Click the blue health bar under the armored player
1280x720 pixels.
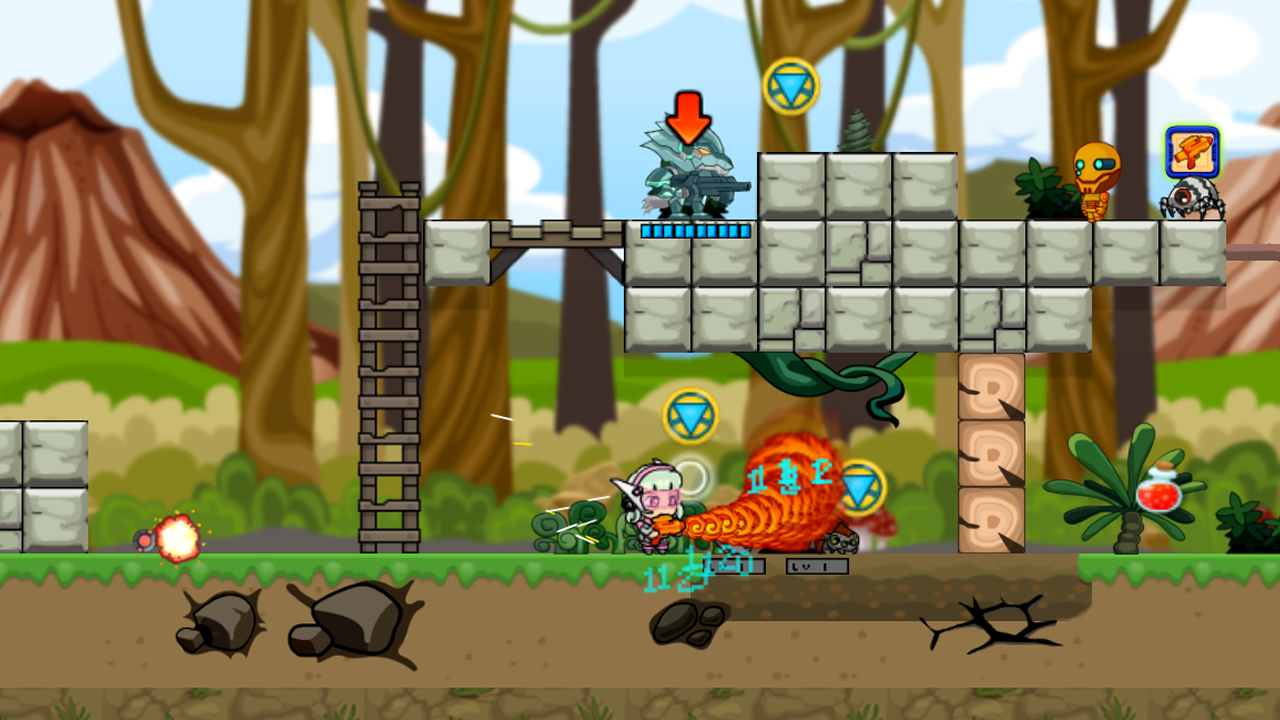pos(690,229)
